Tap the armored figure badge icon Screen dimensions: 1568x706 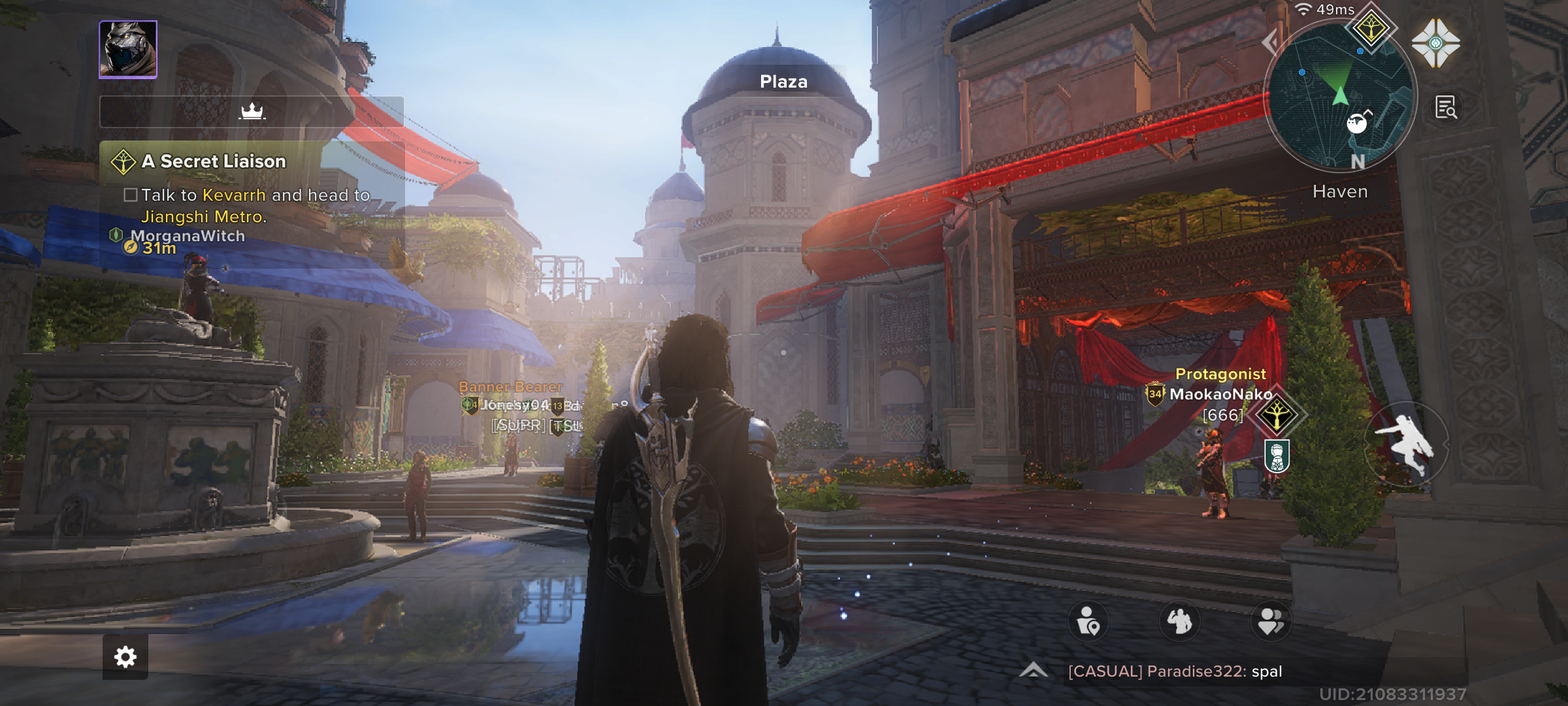[1277, 456]
